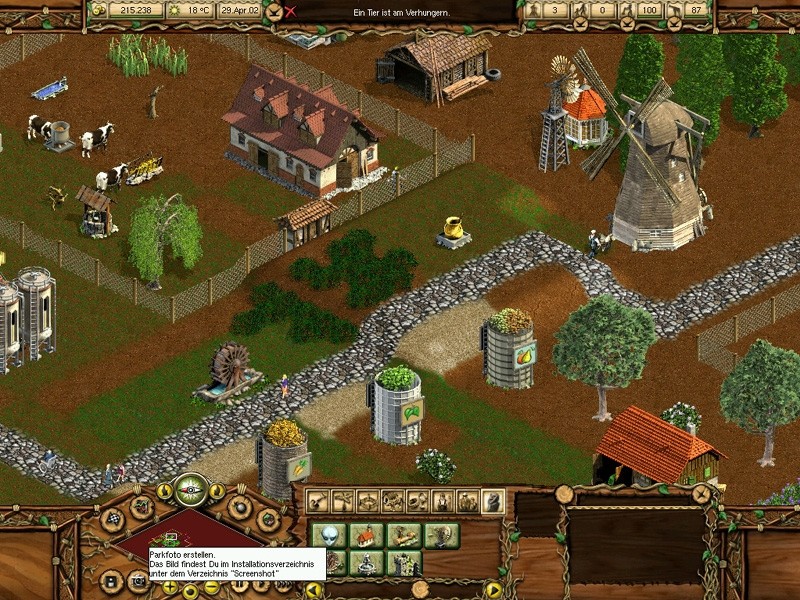Select the wooden logs build item
Viewport: 800px width, 600px height.
pos(404,535)
